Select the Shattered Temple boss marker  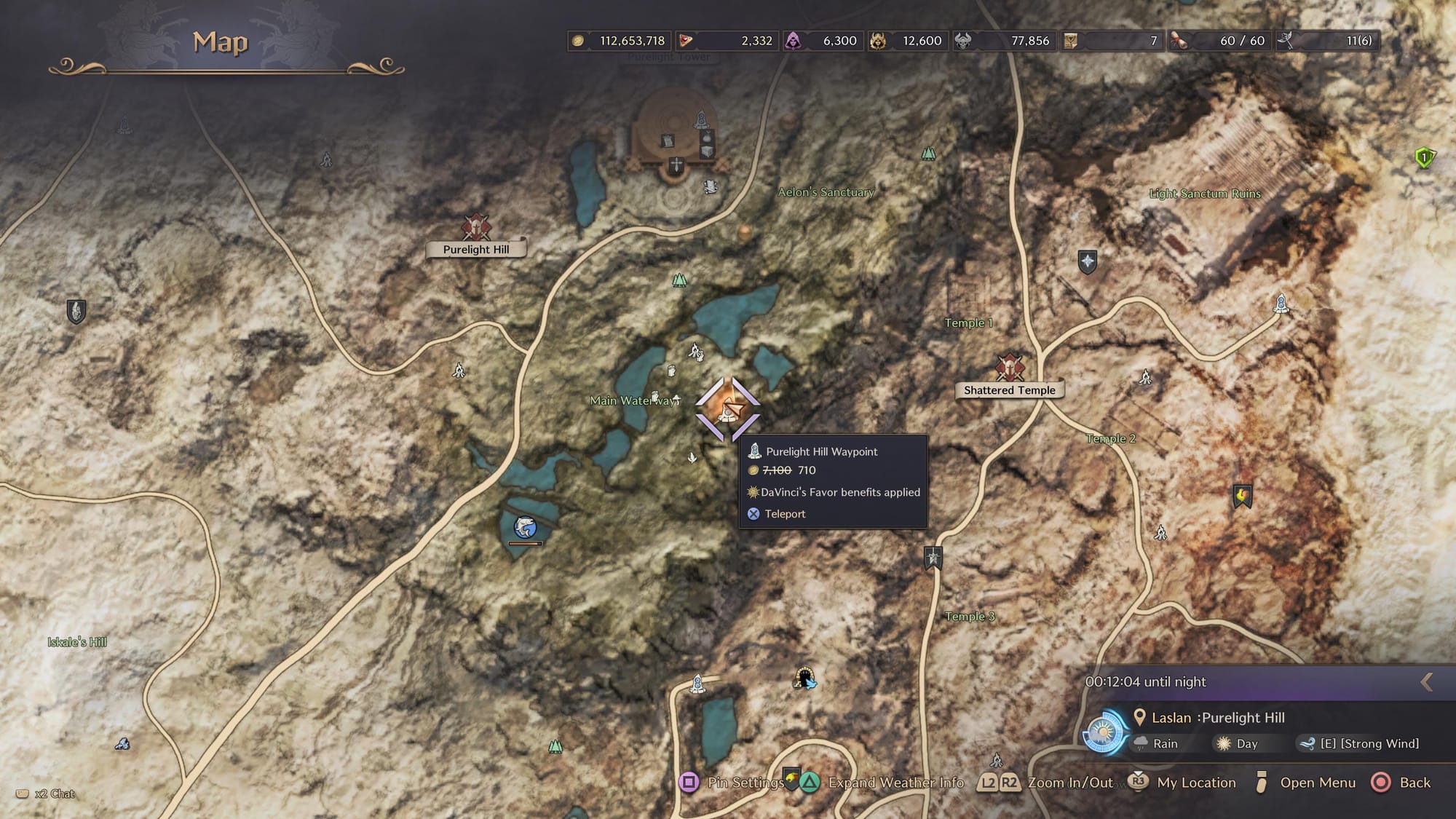point(1010,368)
